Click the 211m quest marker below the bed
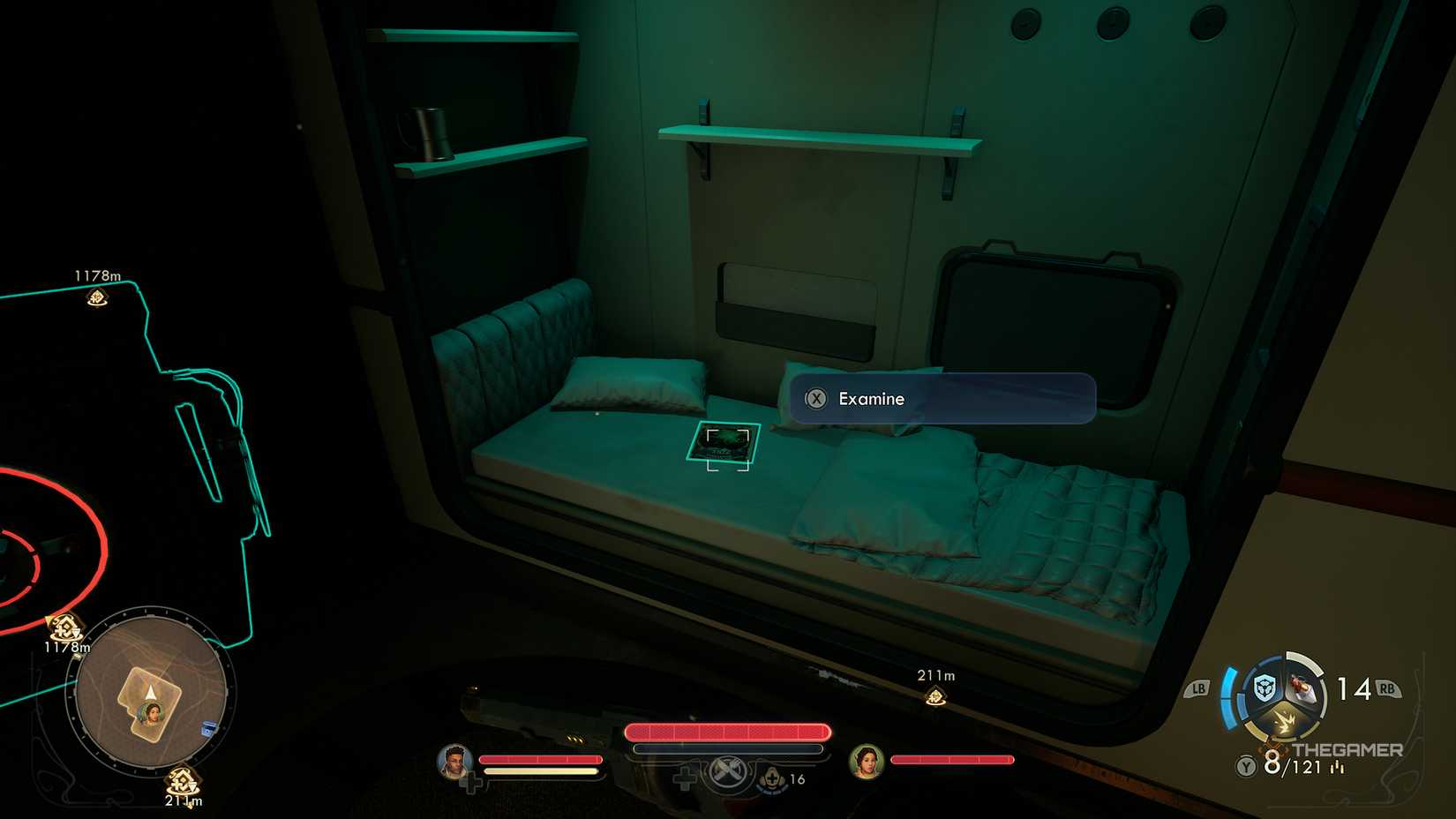The height and width of the screenshot is (819, 1456). point(934,695)
